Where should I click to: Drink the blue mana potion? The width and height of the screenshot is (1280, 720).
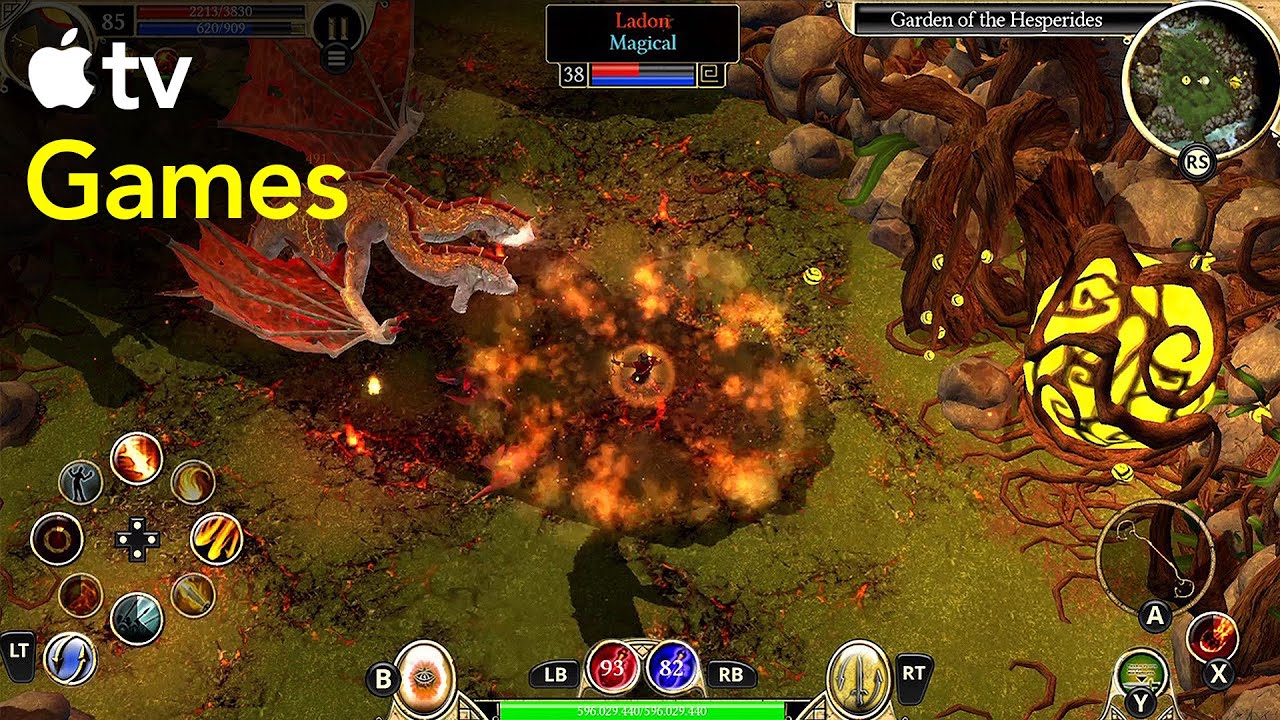tap(671, 668)
